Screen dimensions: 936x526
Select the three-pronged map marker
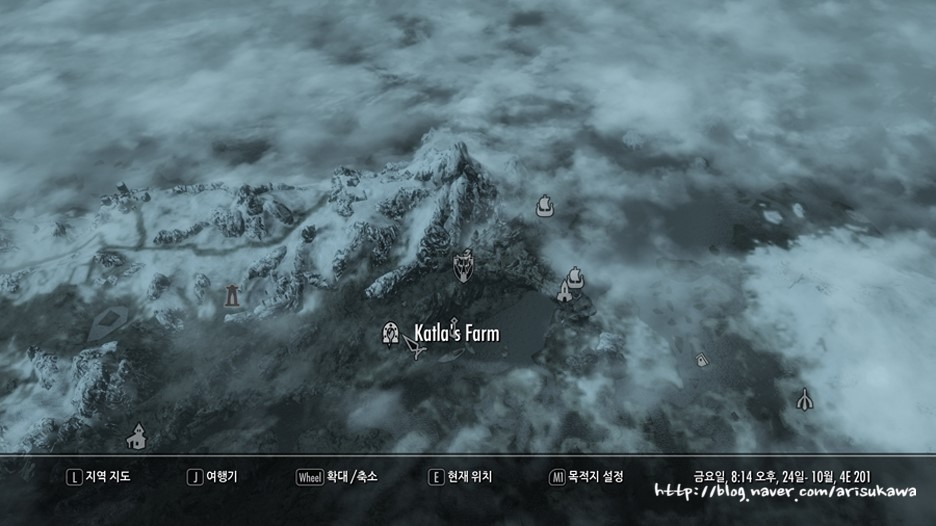point(803,399)
